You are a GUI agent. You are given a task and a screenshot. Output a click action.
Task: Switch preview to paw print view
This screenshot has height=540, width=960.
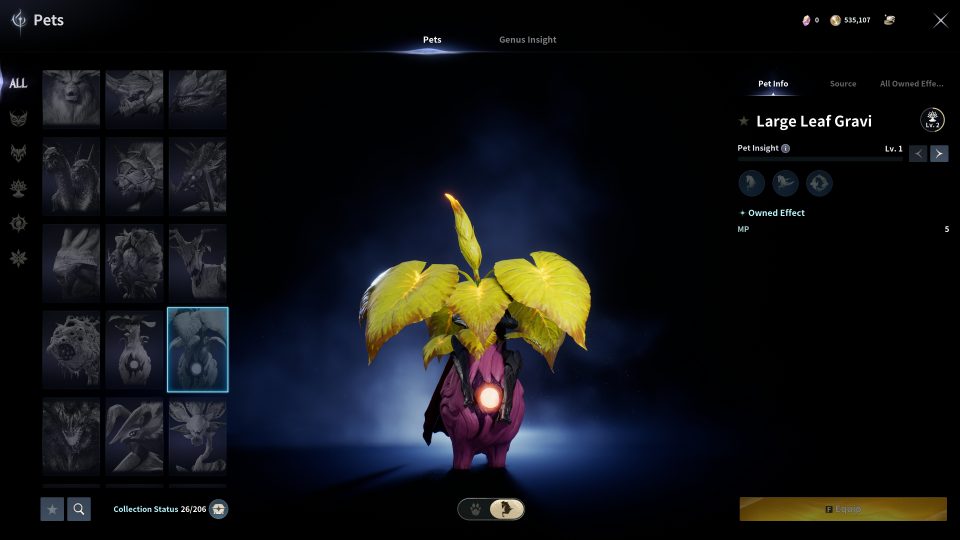point(474,509)
